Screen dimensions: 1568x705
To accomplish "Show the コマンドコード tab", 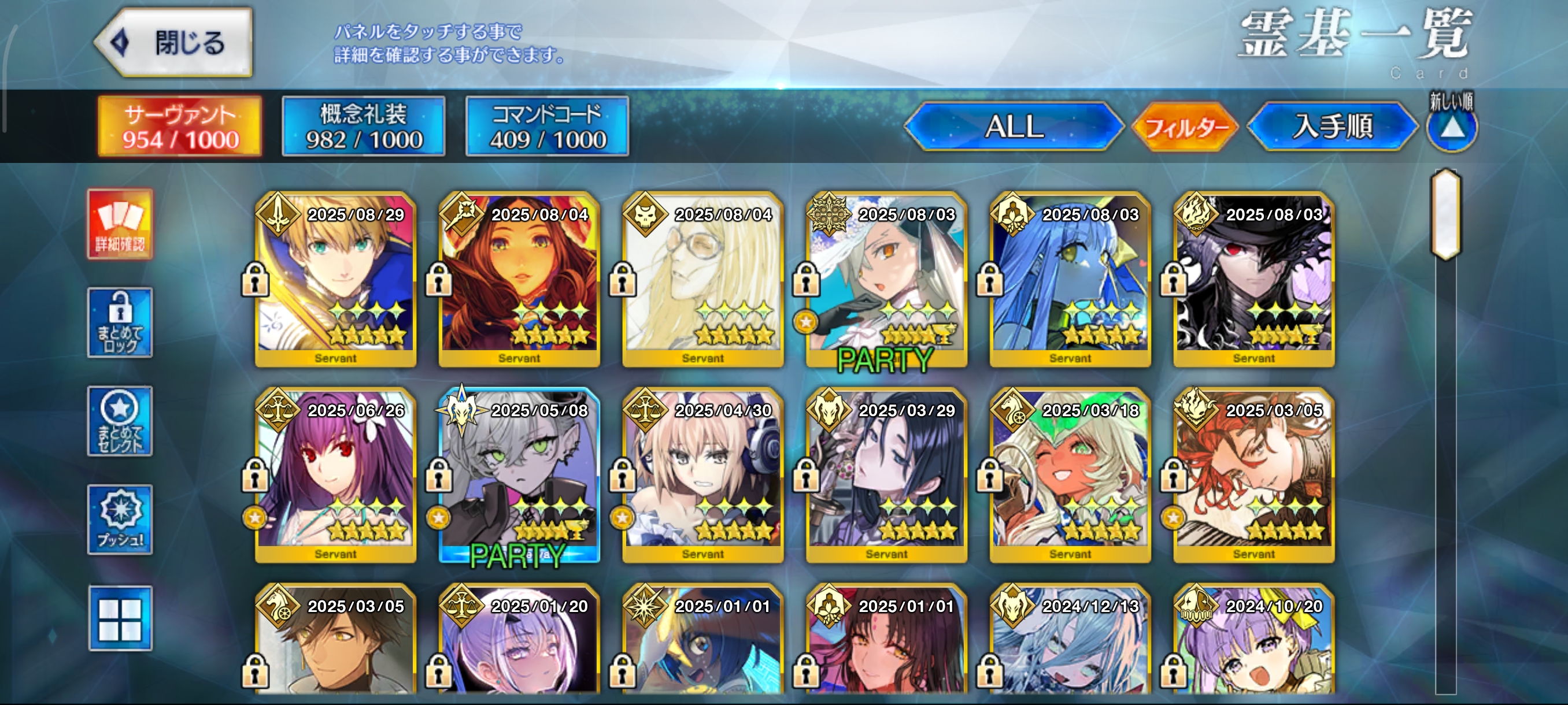I will tap(547, 127).
